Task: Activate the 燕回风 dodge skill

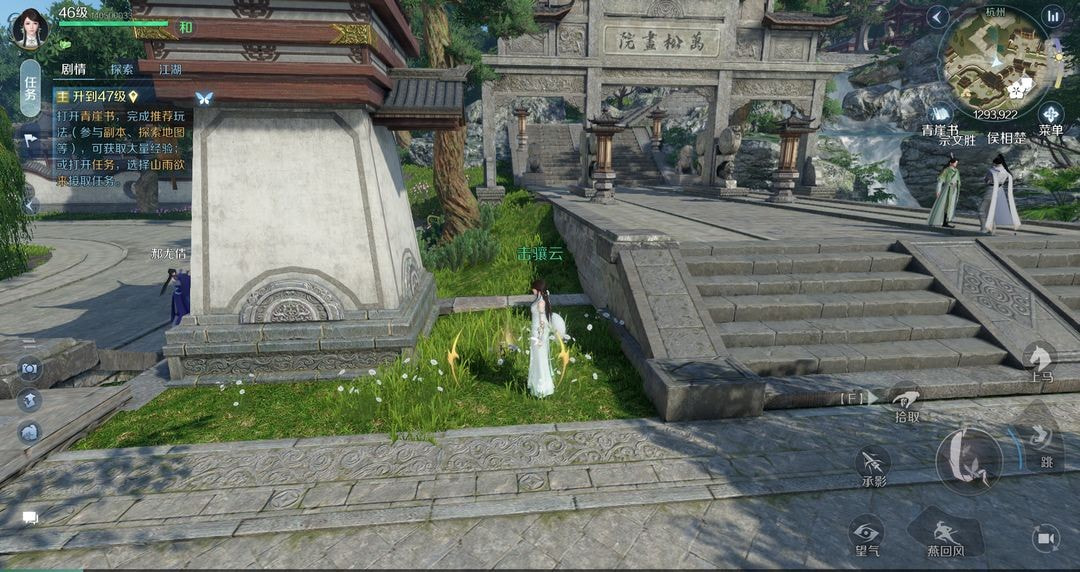Action: pos(944,531)
